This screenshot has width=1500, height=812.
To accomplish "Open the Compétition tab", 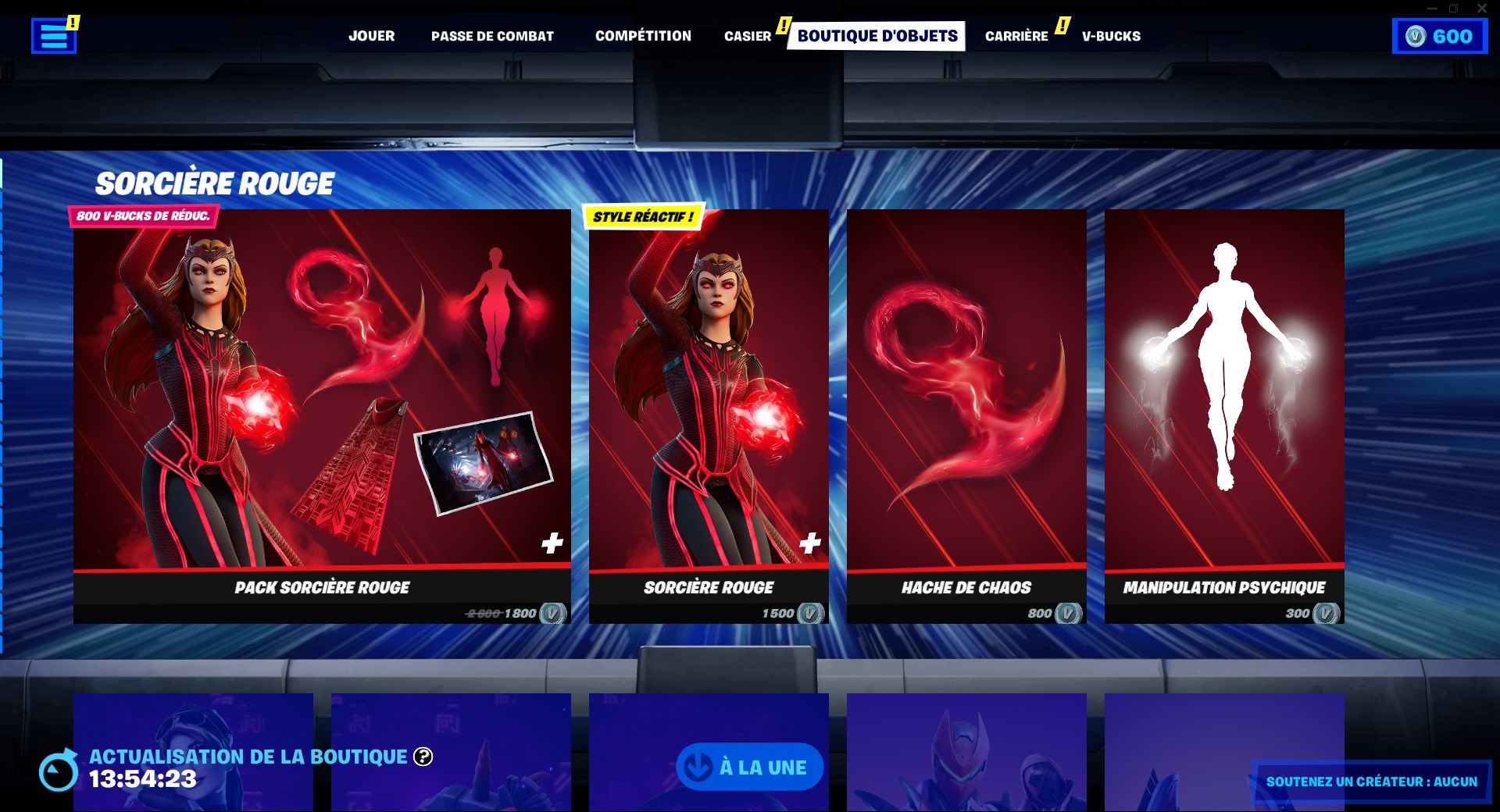I will pos(643,36).
